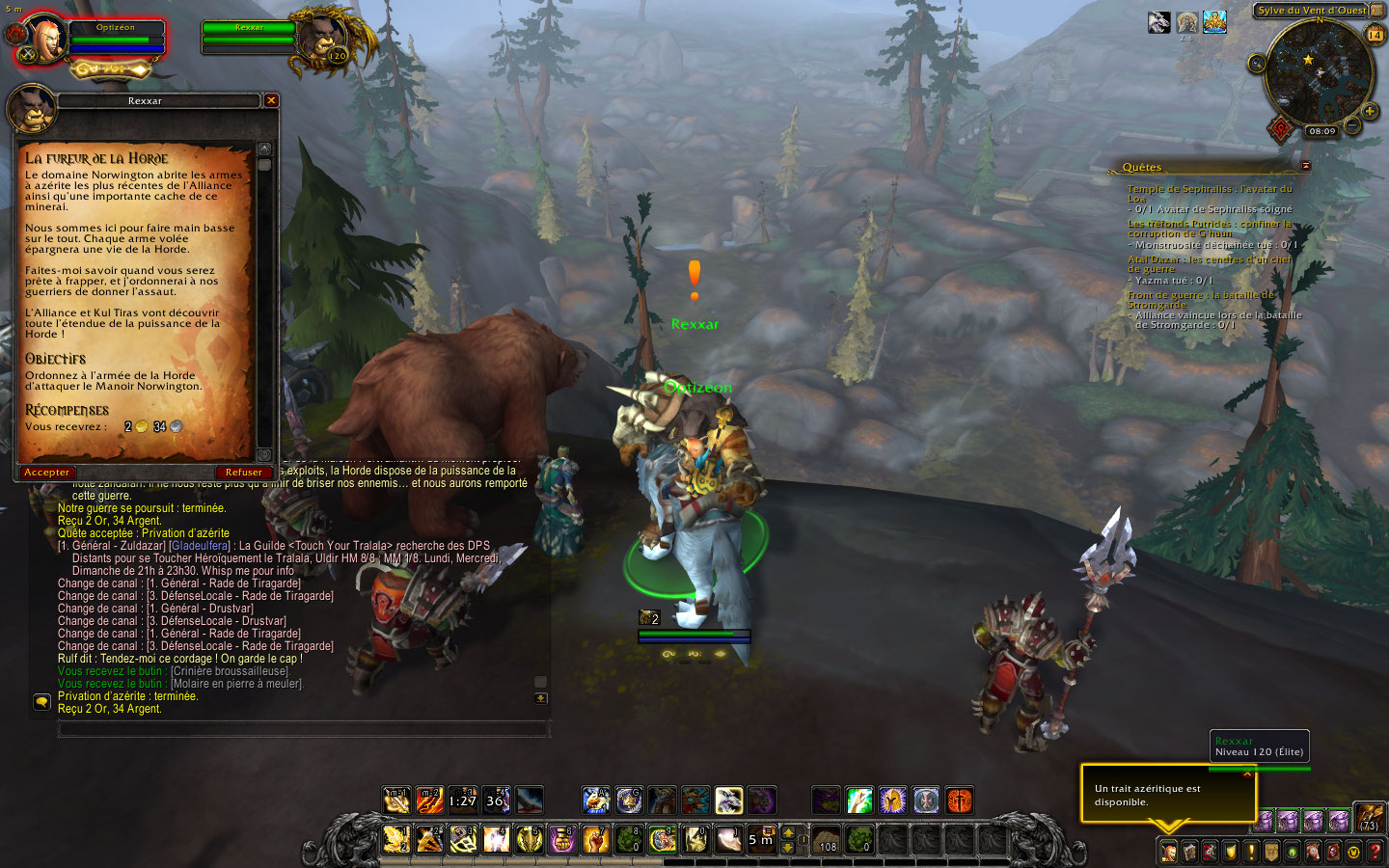Screen dimensions: 1389x868
Task: Click the Rexxar target portrait frame
Action: 324,39
